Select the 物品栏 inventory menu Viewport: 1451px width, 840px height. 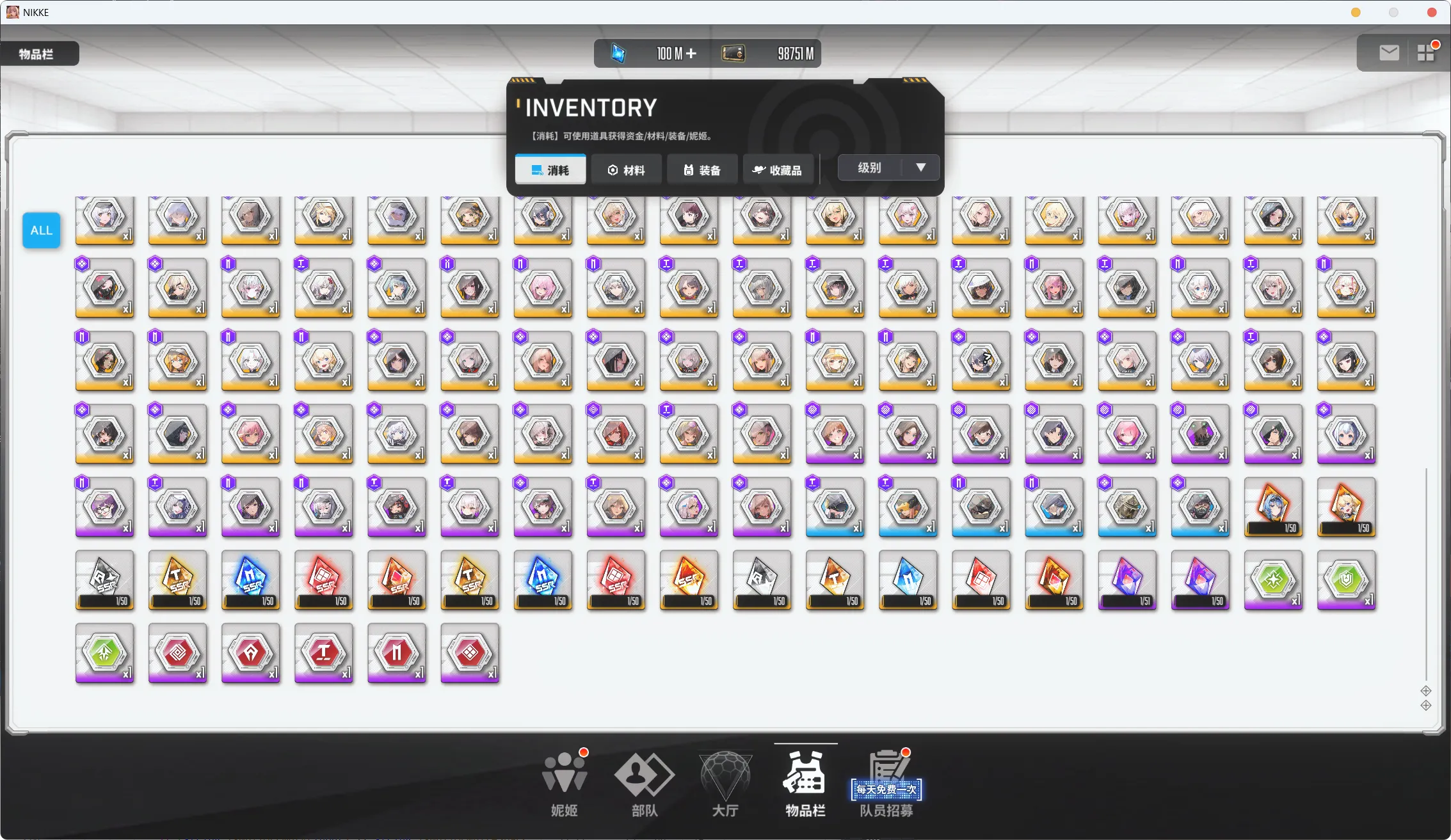pyautogui.click(x=805, y=784)
